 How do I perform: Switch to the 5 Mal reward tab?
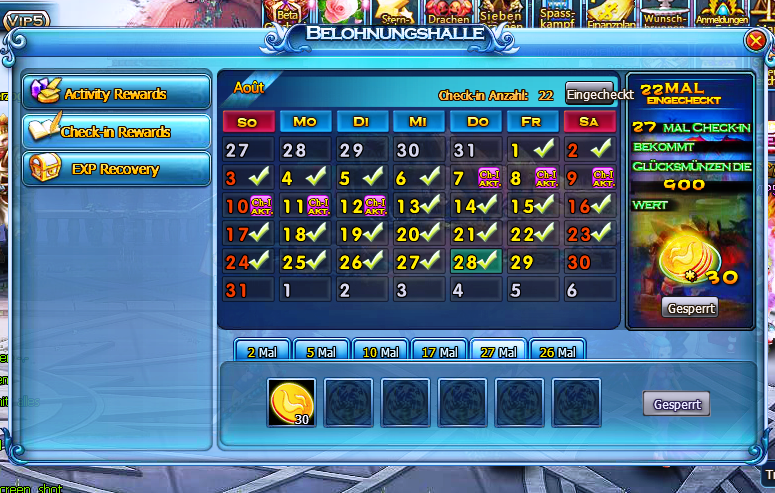tap(321, 352)
